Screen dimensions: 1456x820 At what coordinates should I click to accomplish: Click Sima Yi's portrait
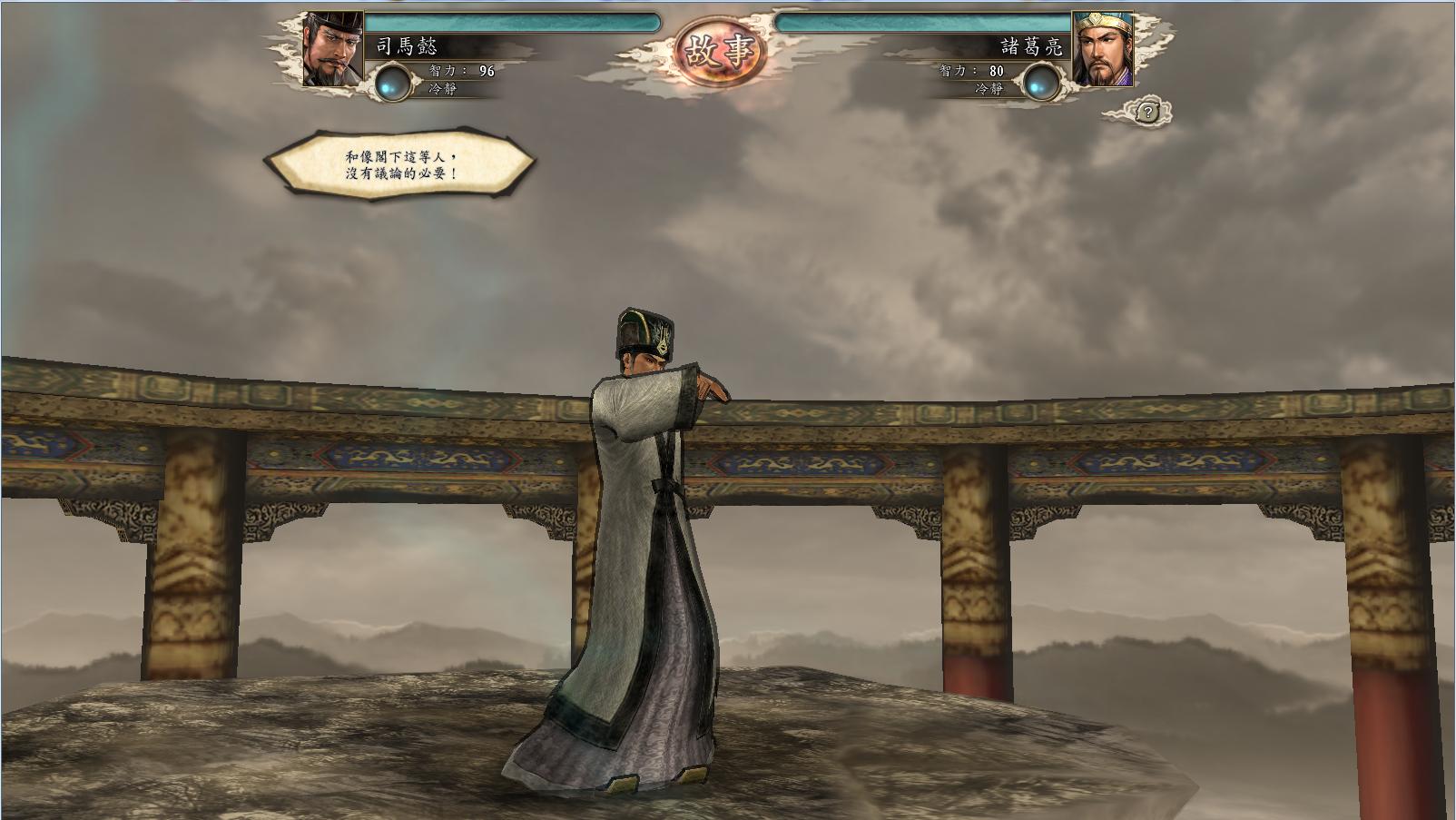point(332,49)
